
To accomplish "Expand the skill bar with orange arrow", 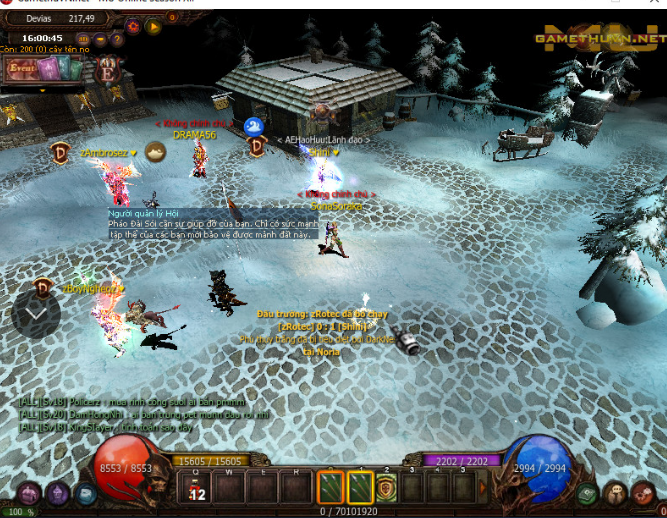I will point(484,488).
